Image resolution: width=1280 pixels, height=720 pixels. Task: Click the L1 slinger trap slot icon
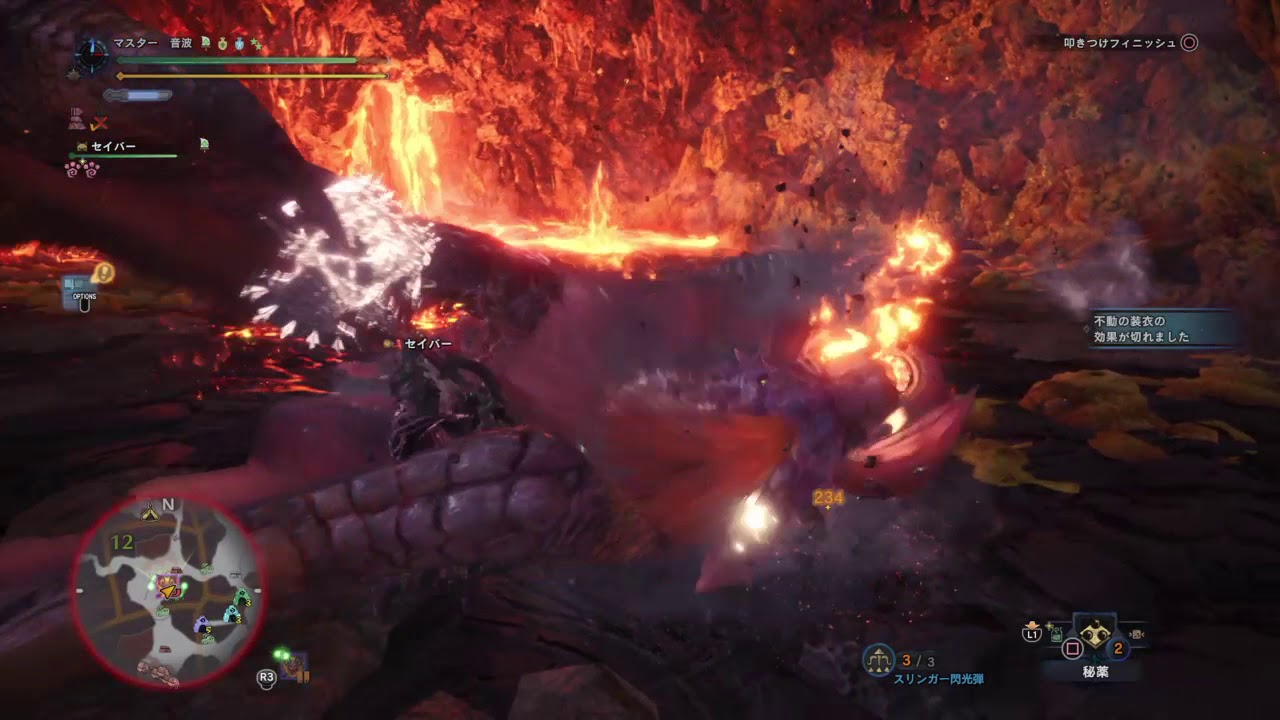point(1033,633)
